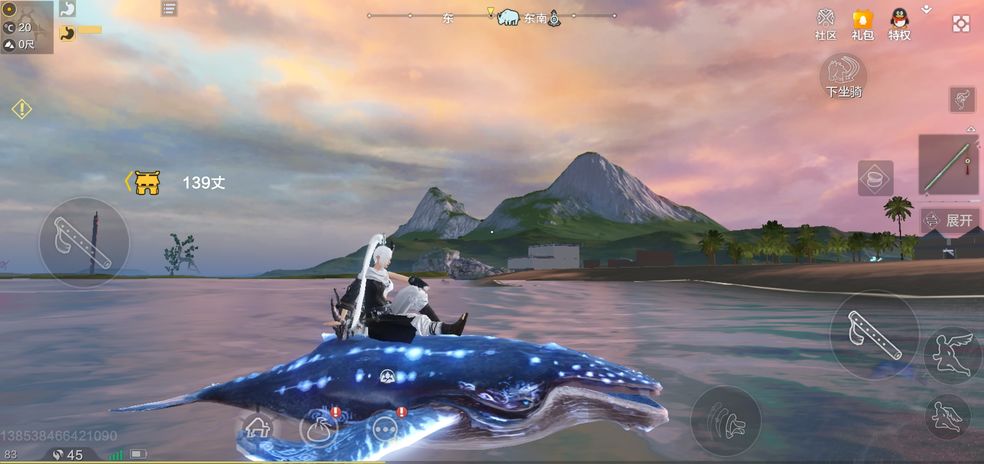984x464 pixels.
Task: Tap the yellow teammate marker showing 139丈
Action: 147,182
